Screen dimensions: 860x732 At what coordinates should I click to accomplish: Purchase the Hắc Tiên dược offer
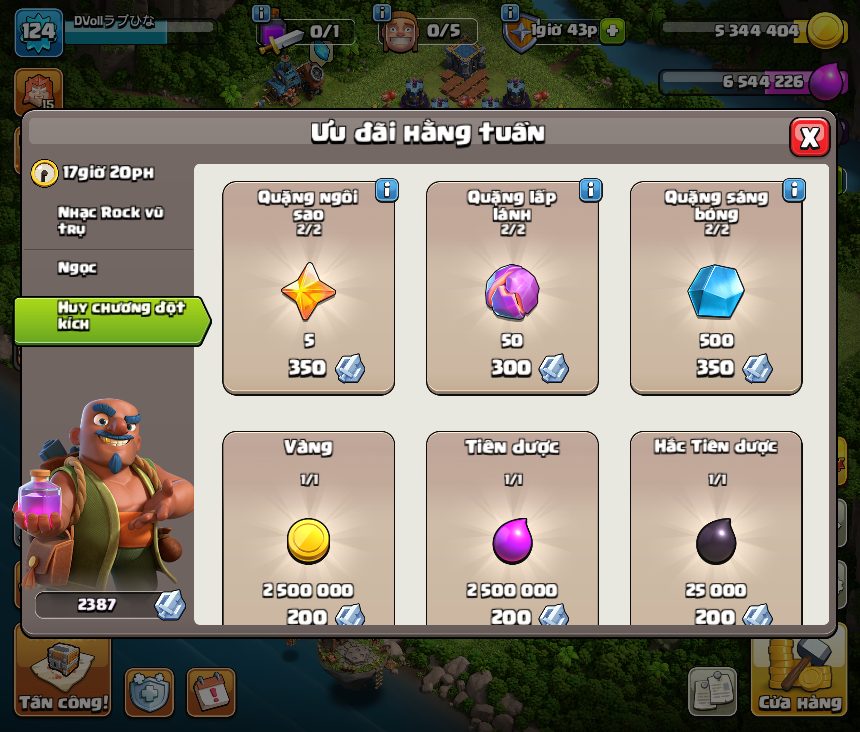(716, 540)
